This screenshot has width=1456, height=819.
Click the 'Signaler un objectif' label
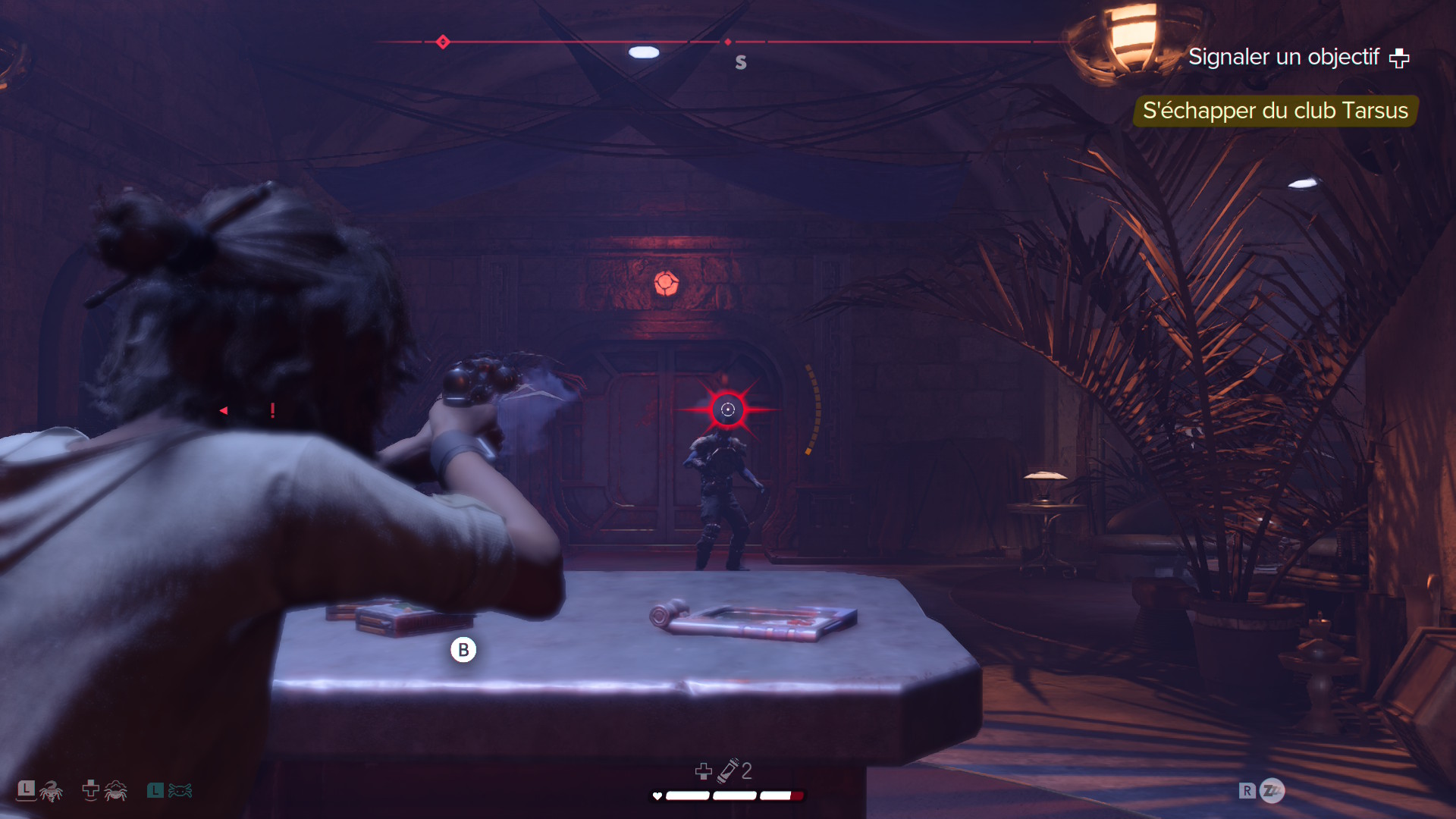coord(1283,57)
